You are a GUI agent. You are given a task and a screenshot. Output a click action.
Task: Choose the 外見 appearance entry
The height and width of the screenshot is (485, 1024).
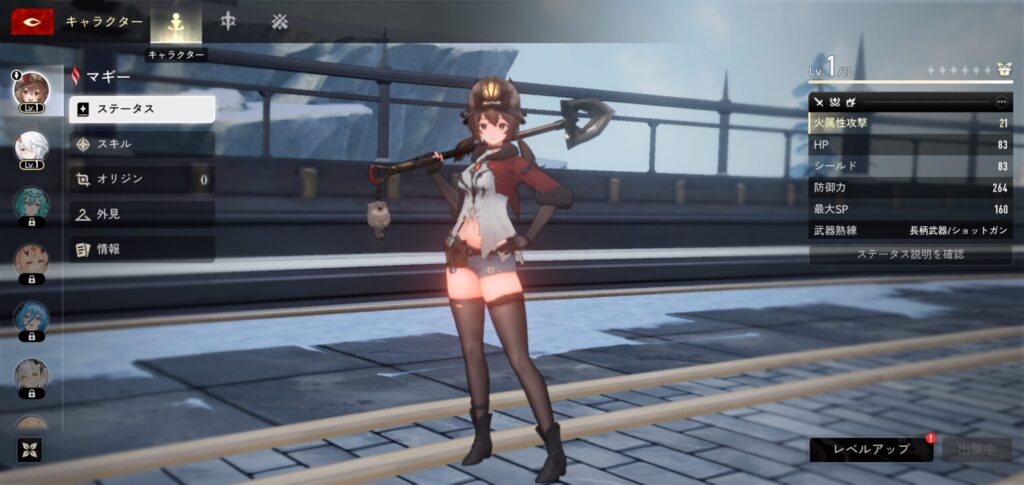(x=142, y=214)
